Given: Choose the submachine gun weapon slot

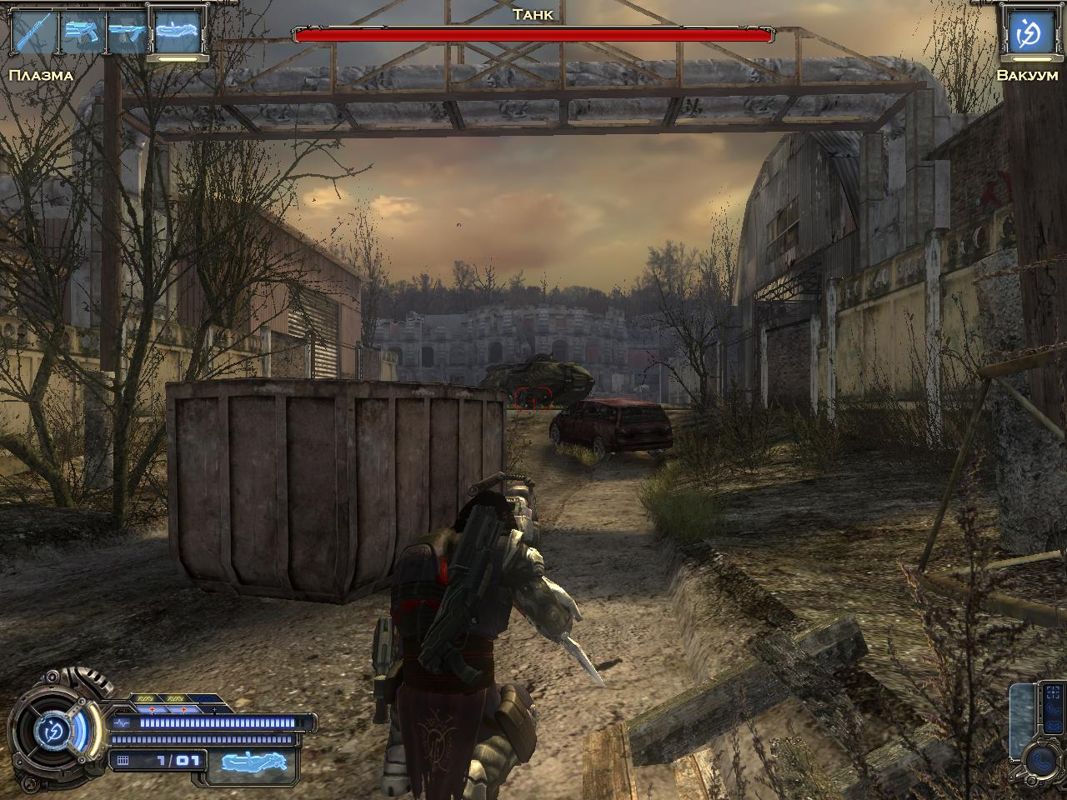Looking at the screenshot, I should tap(127, 32).
